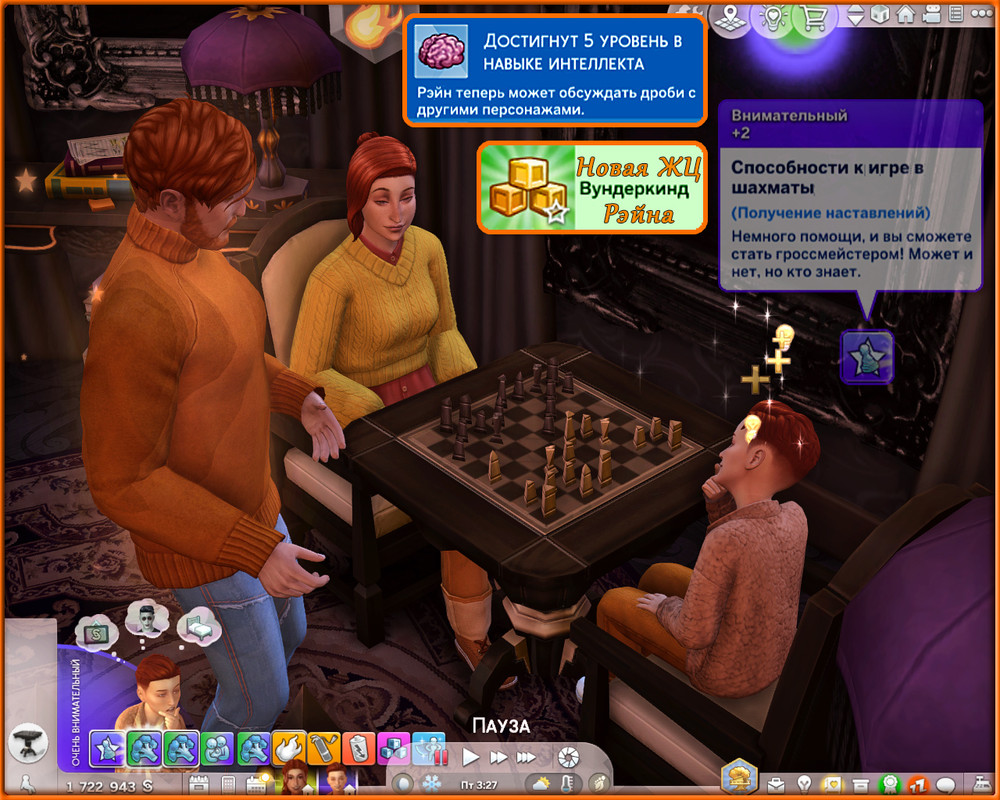The width and height of the screenshot is (1000, 800).
Task: Open the career briefcase panel
Action: click(777, 783)
